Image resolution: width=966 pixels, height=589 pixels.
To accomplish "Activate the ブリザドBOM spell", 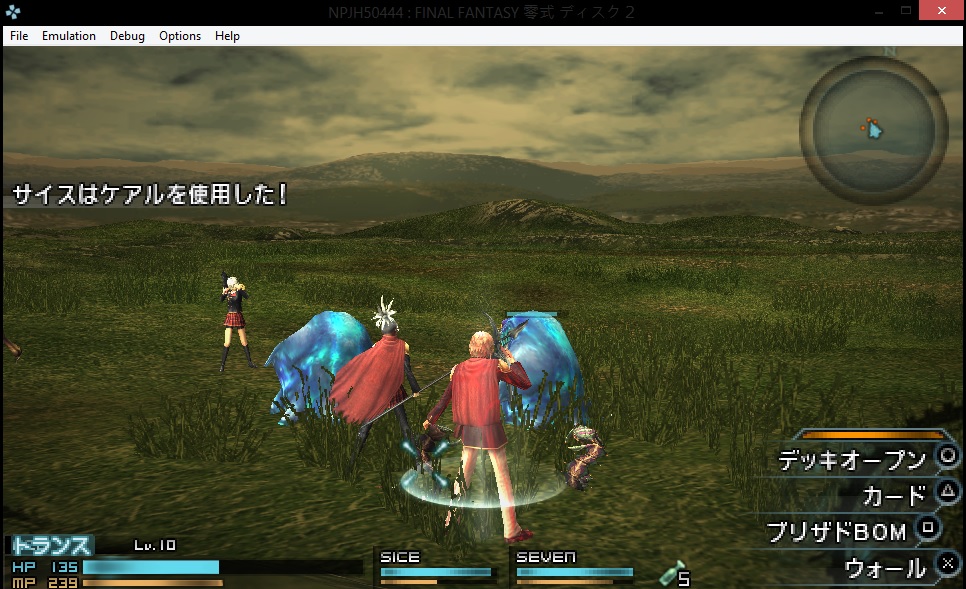I will pyautogui.click(x=836, y=531).
